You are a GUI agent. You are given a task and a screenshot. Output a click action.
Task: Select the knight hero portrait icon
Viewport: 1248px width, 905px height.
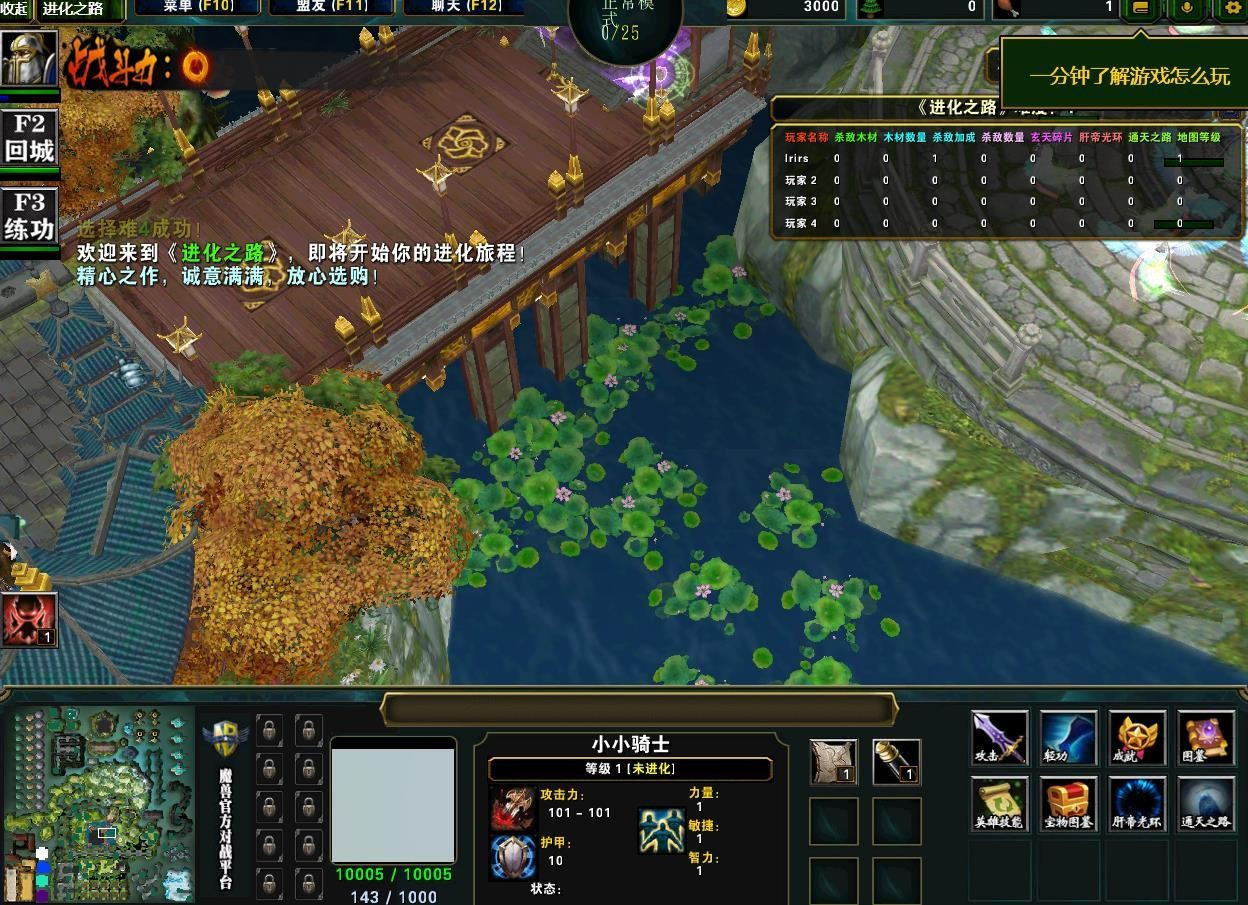(29, 60)
